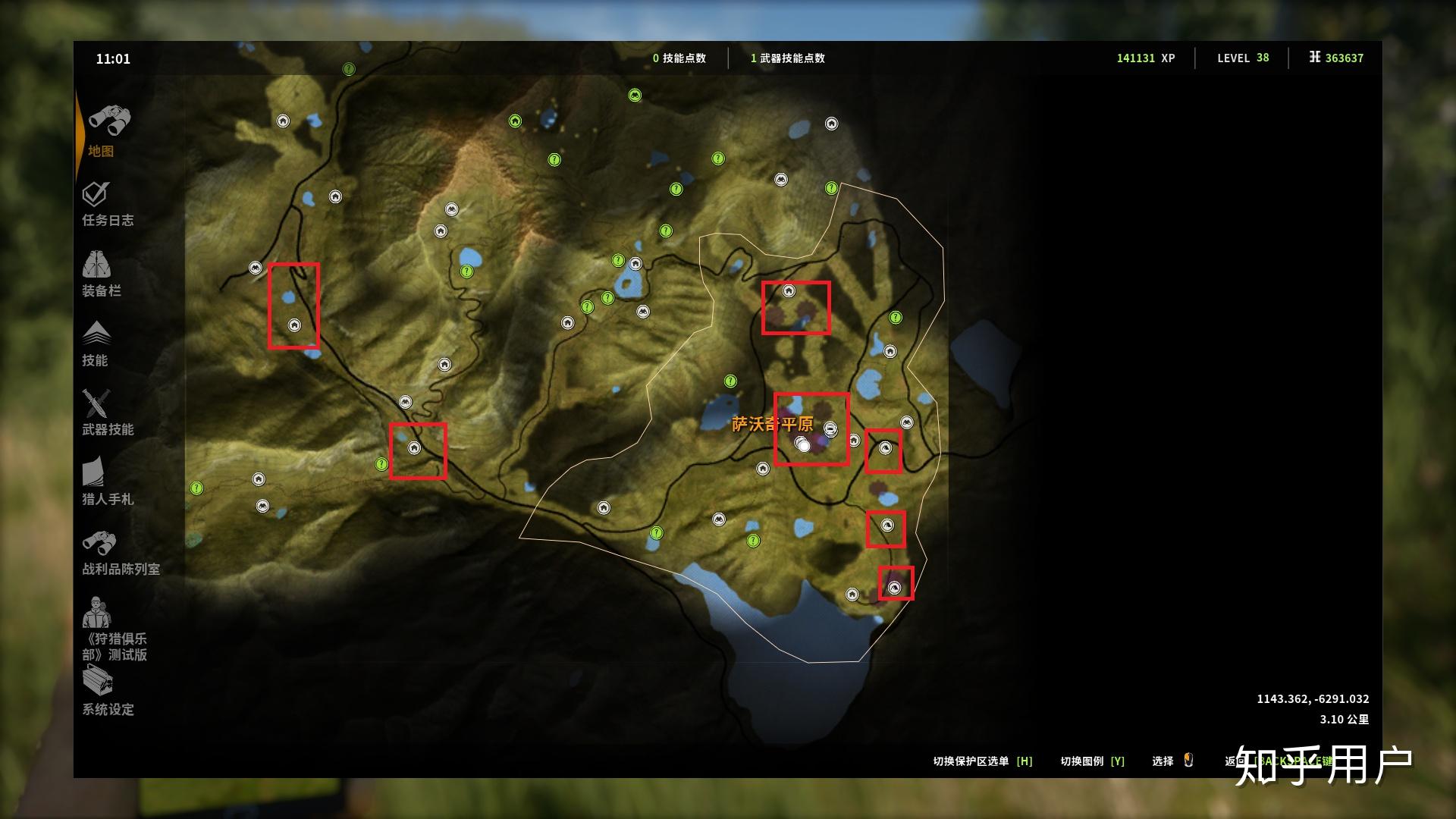Click the 363637 currency amount indicator
This screenshot has width=1456, height=819.
pos(1341,57)
